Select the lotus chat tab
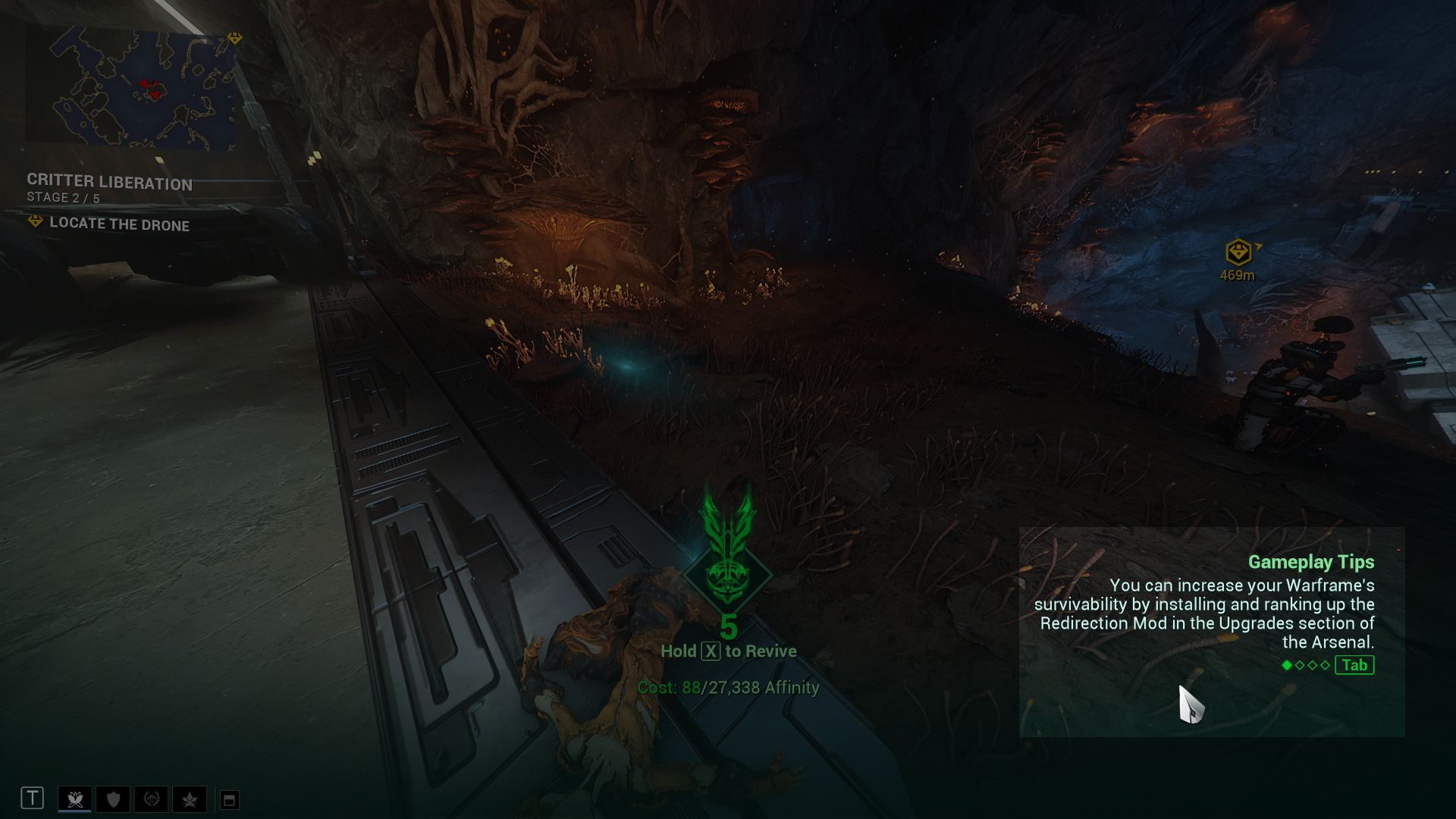Viewport: 1456px width, 819px height. tap(74, 799)
